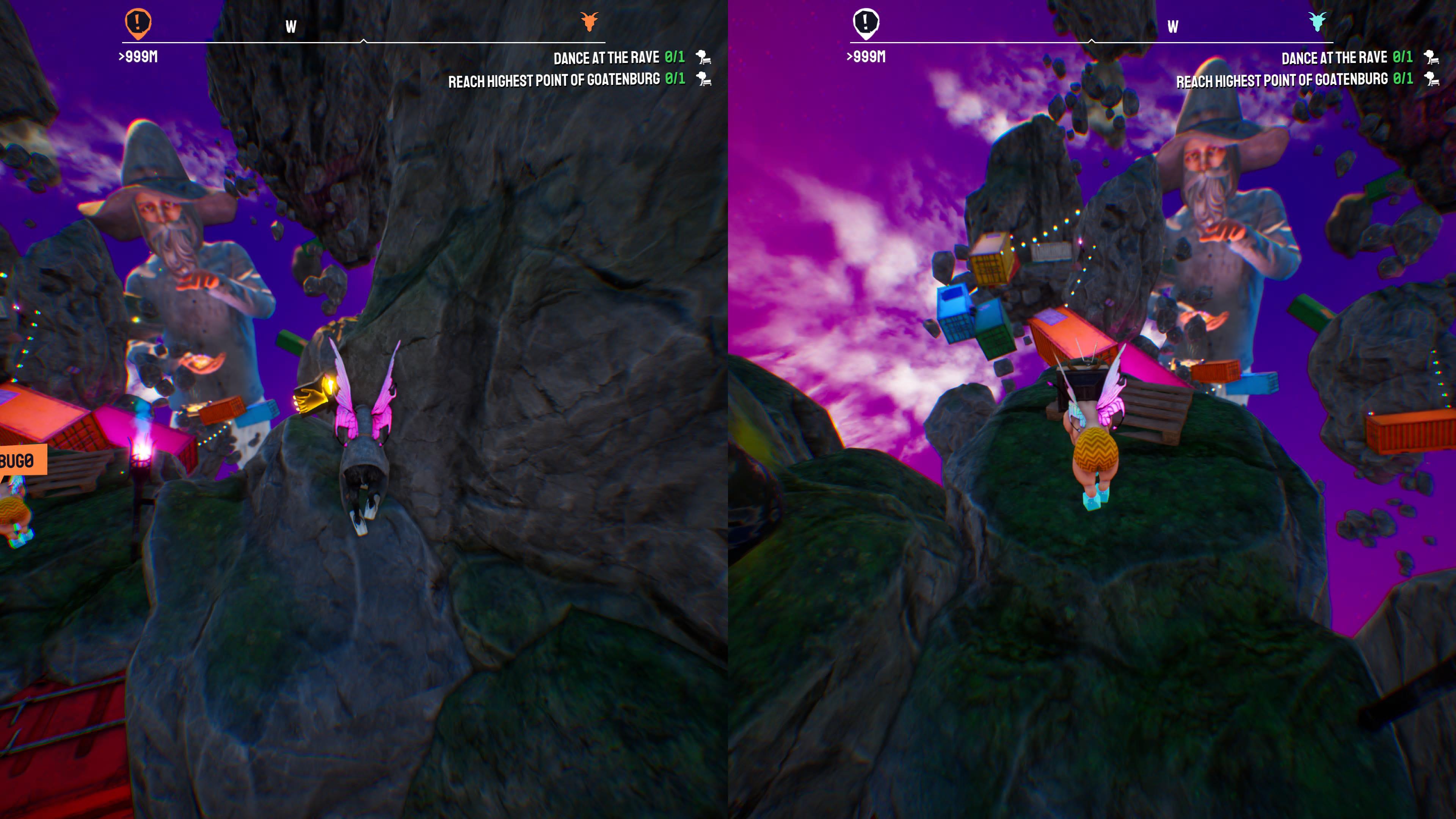Click the white exclamation quest marker on the compass

click(865, 23)
